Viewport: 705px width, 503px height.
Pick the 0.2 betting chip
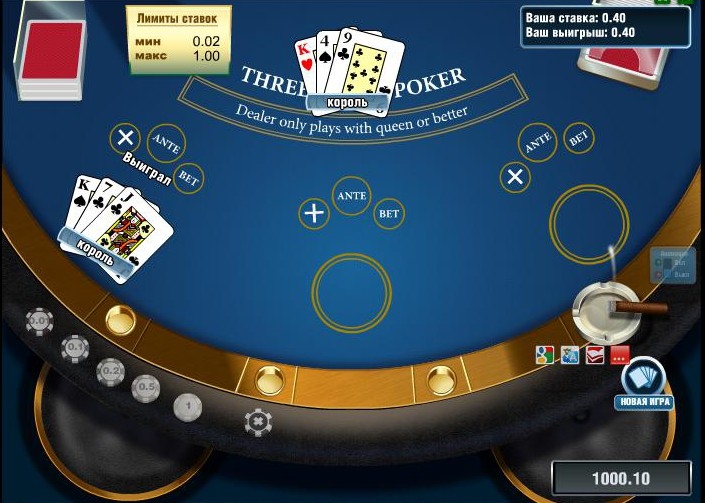(111, 371)
